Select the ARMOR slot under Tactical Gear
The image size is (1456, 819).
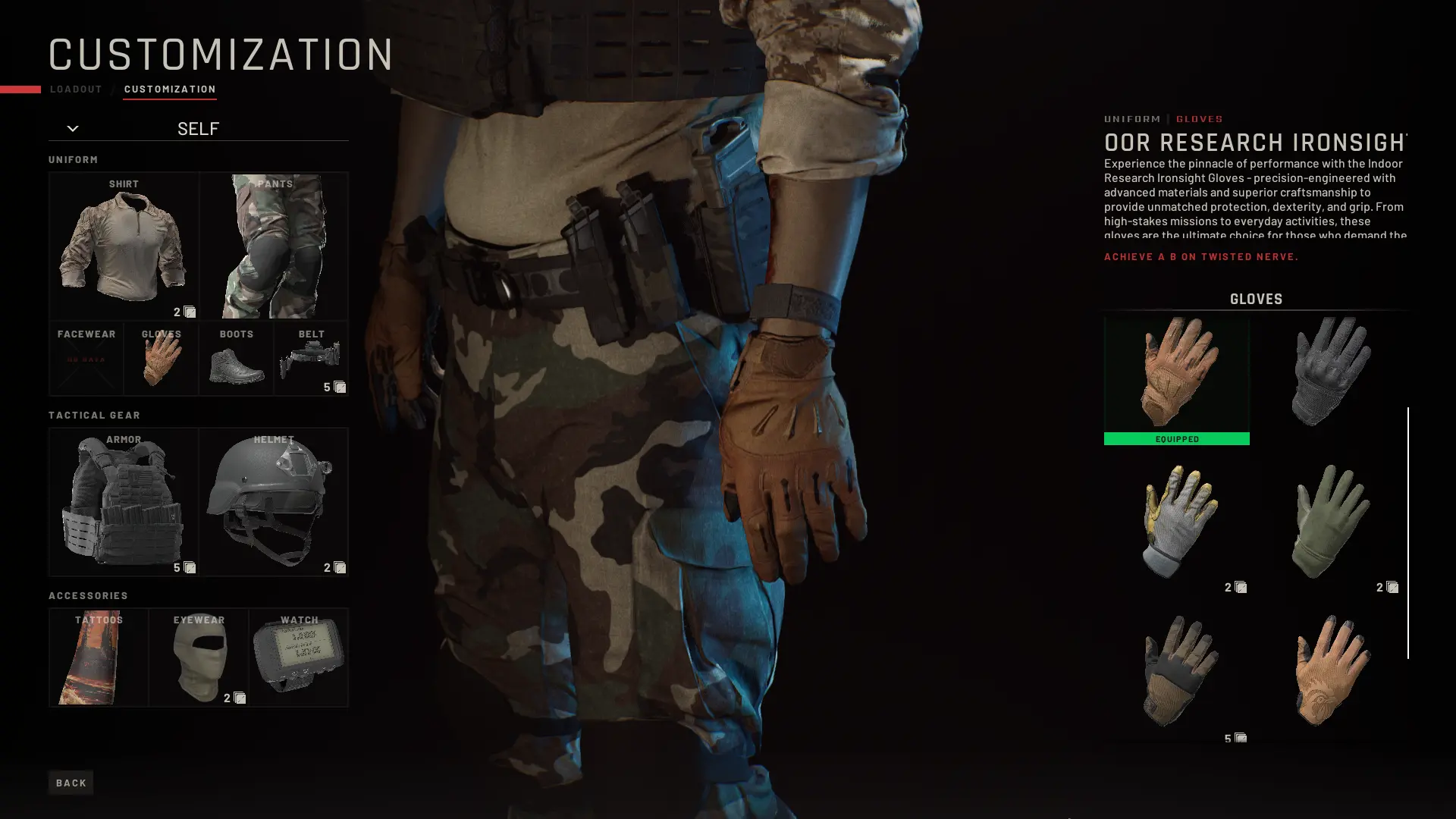(124, 500)
